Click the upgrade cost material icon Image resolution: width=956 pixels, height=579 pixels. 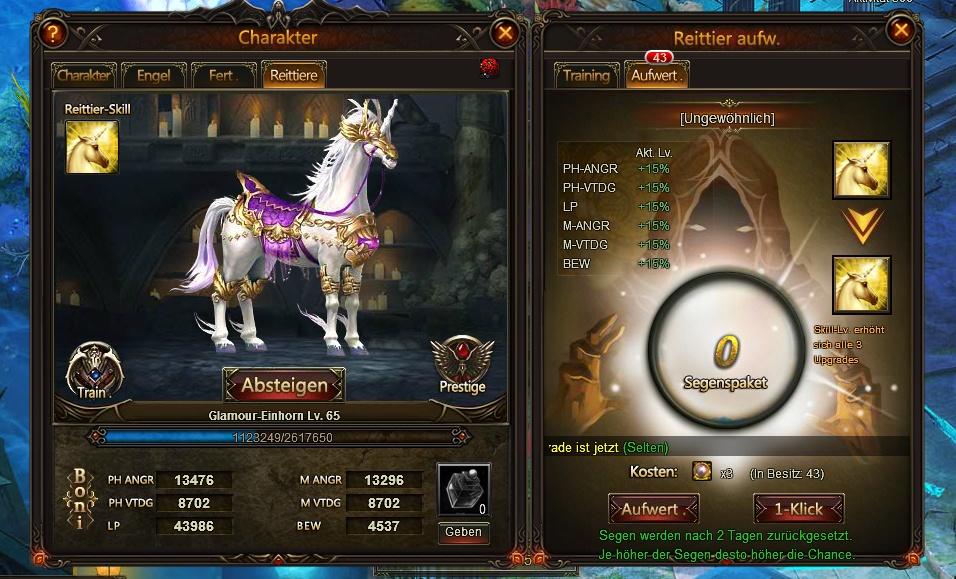pos(704,472)
